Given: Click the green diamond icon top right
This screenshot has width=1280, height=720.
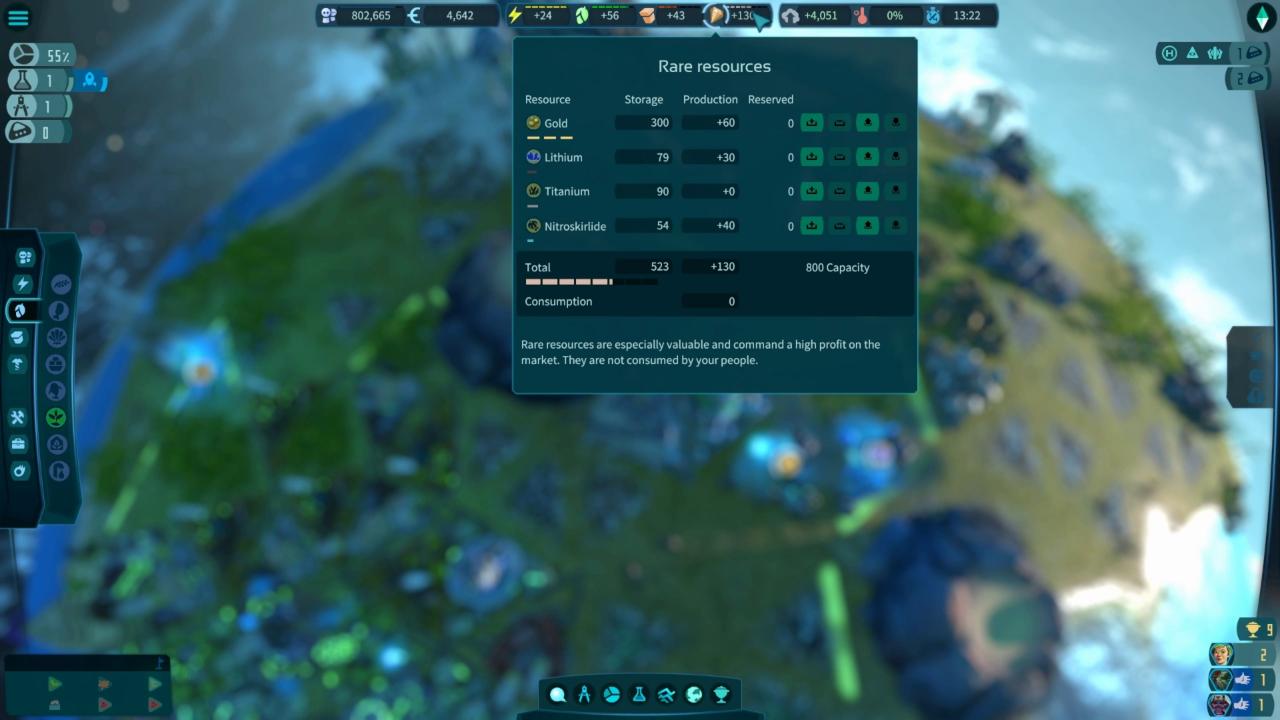Looking at the screenshot, I should pyautogui.click(x=1261, y=17).
